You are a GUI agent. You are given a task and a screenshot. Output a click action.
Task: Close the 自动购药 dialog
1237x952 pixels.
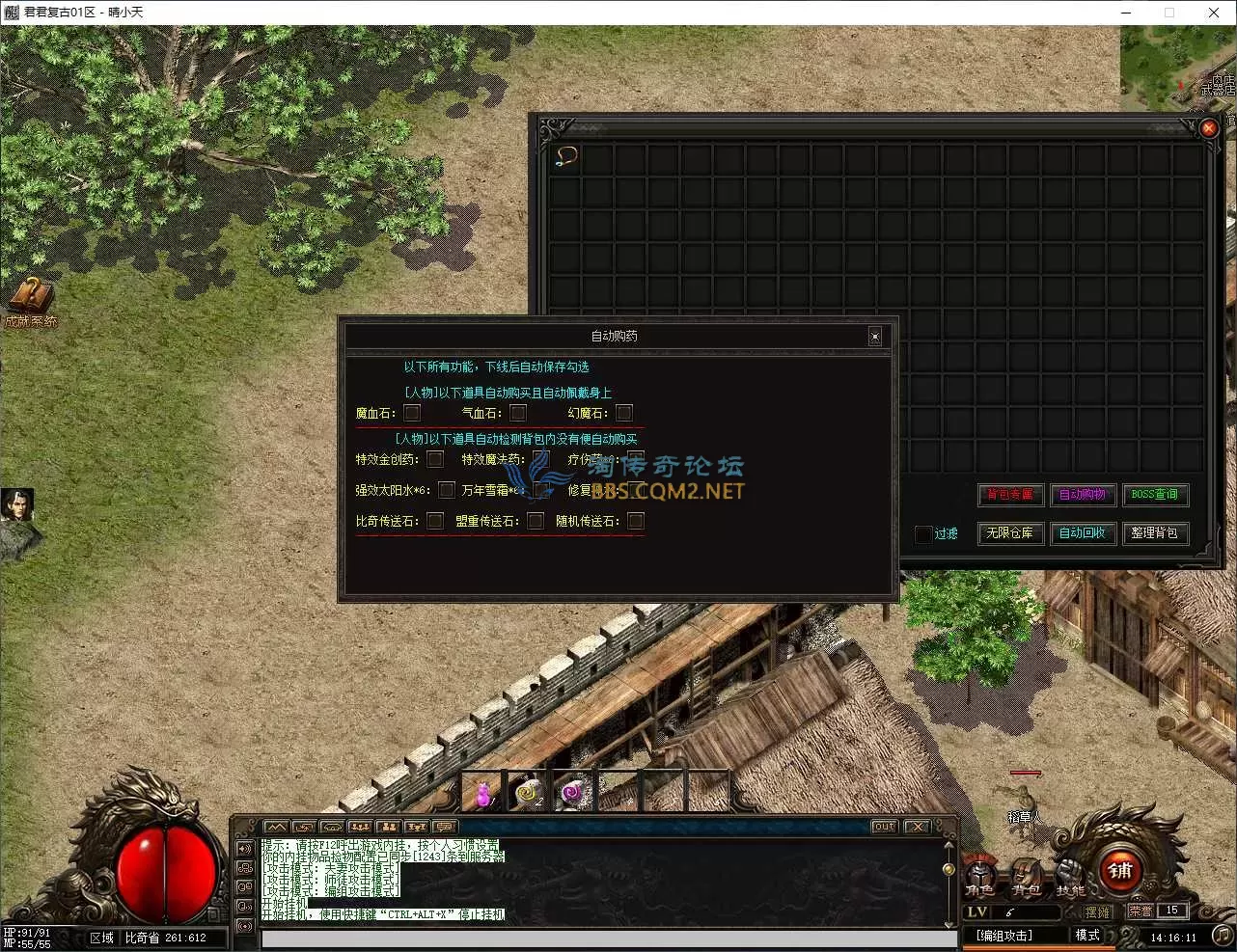click(x=874, y=337)
